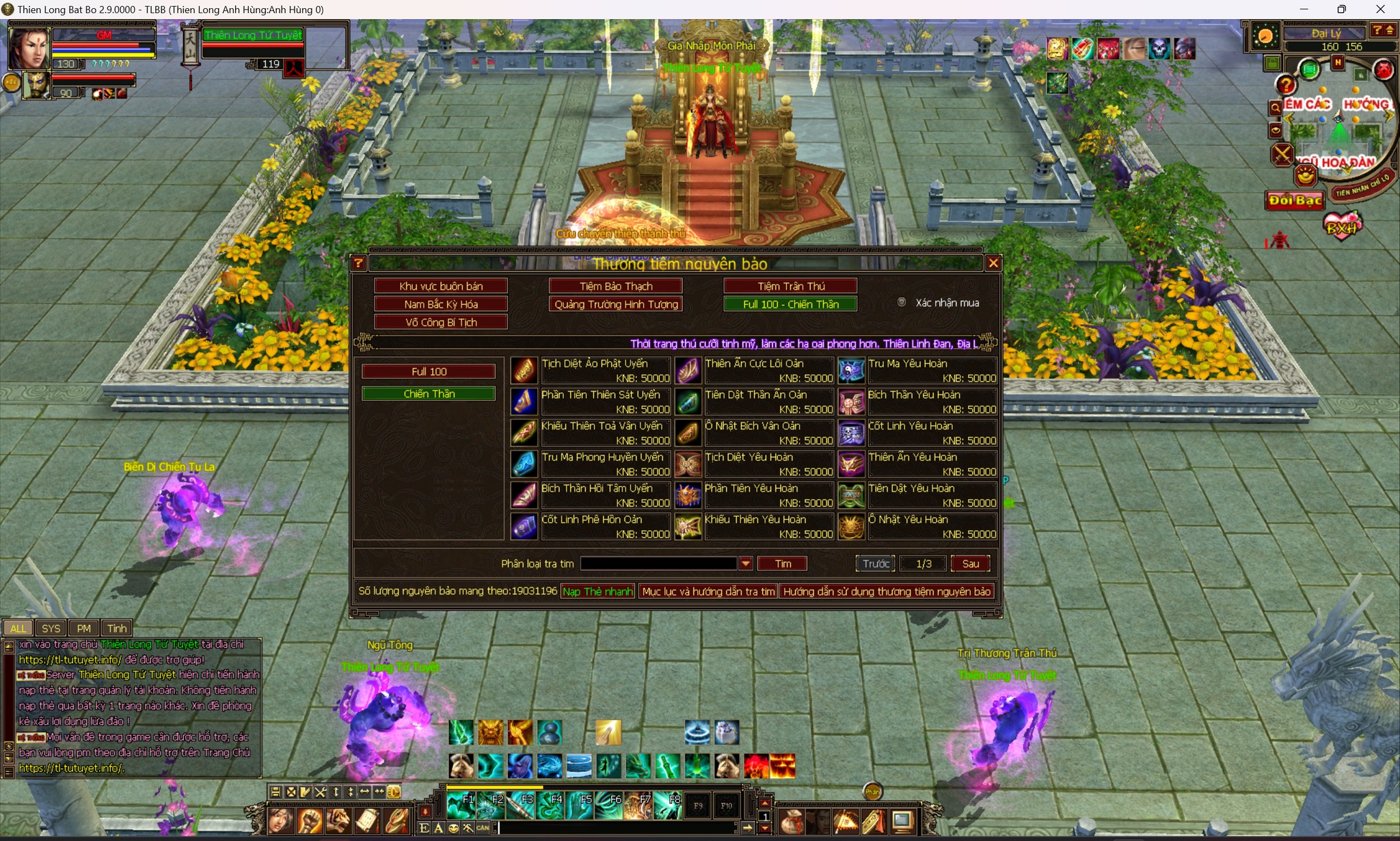Open the Đổi Bạc button
The width and height of the screenshot is (1400, 841).
1295,200
